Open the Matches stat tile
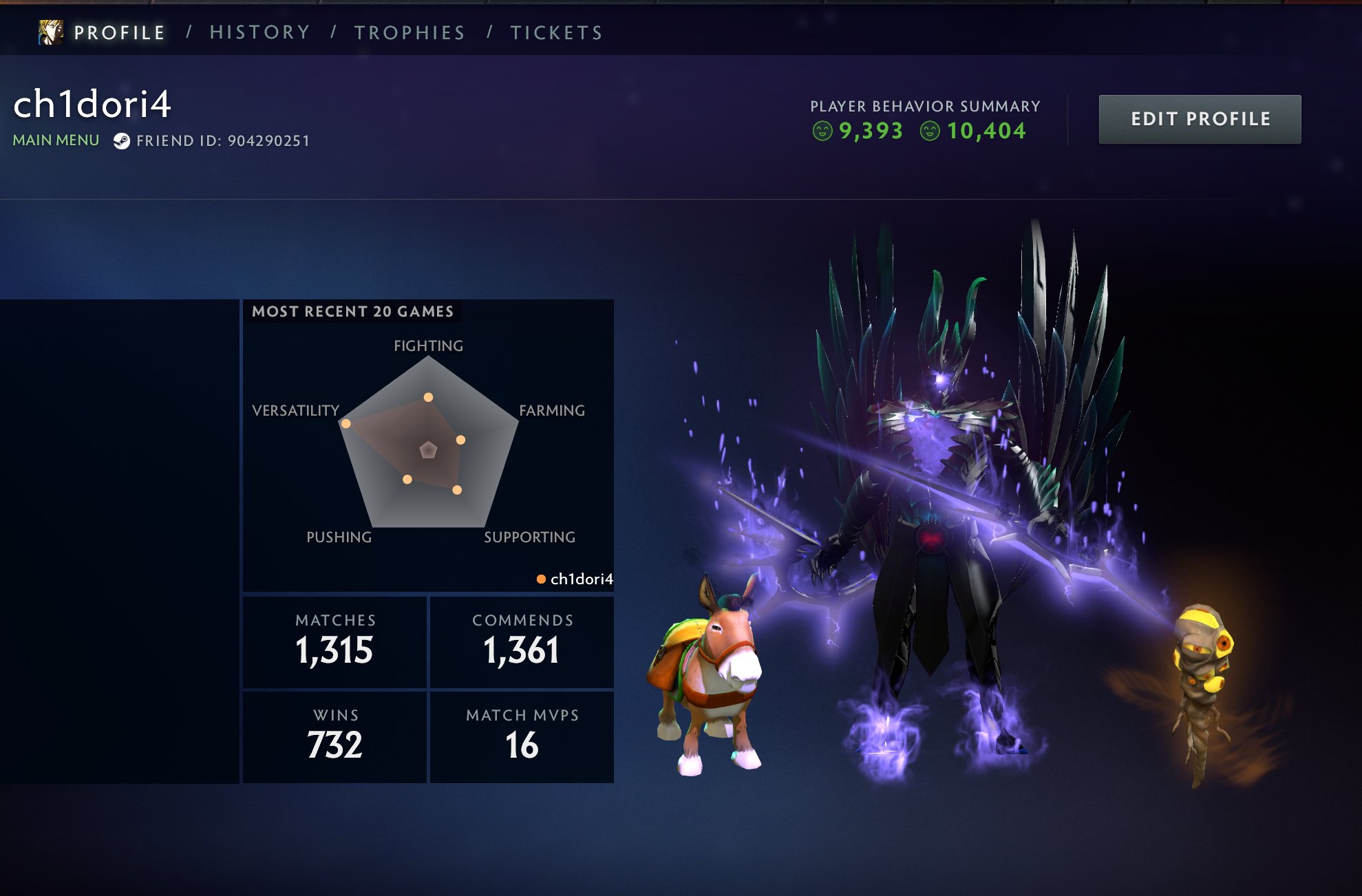The image size is (1362, 896). 335,641
